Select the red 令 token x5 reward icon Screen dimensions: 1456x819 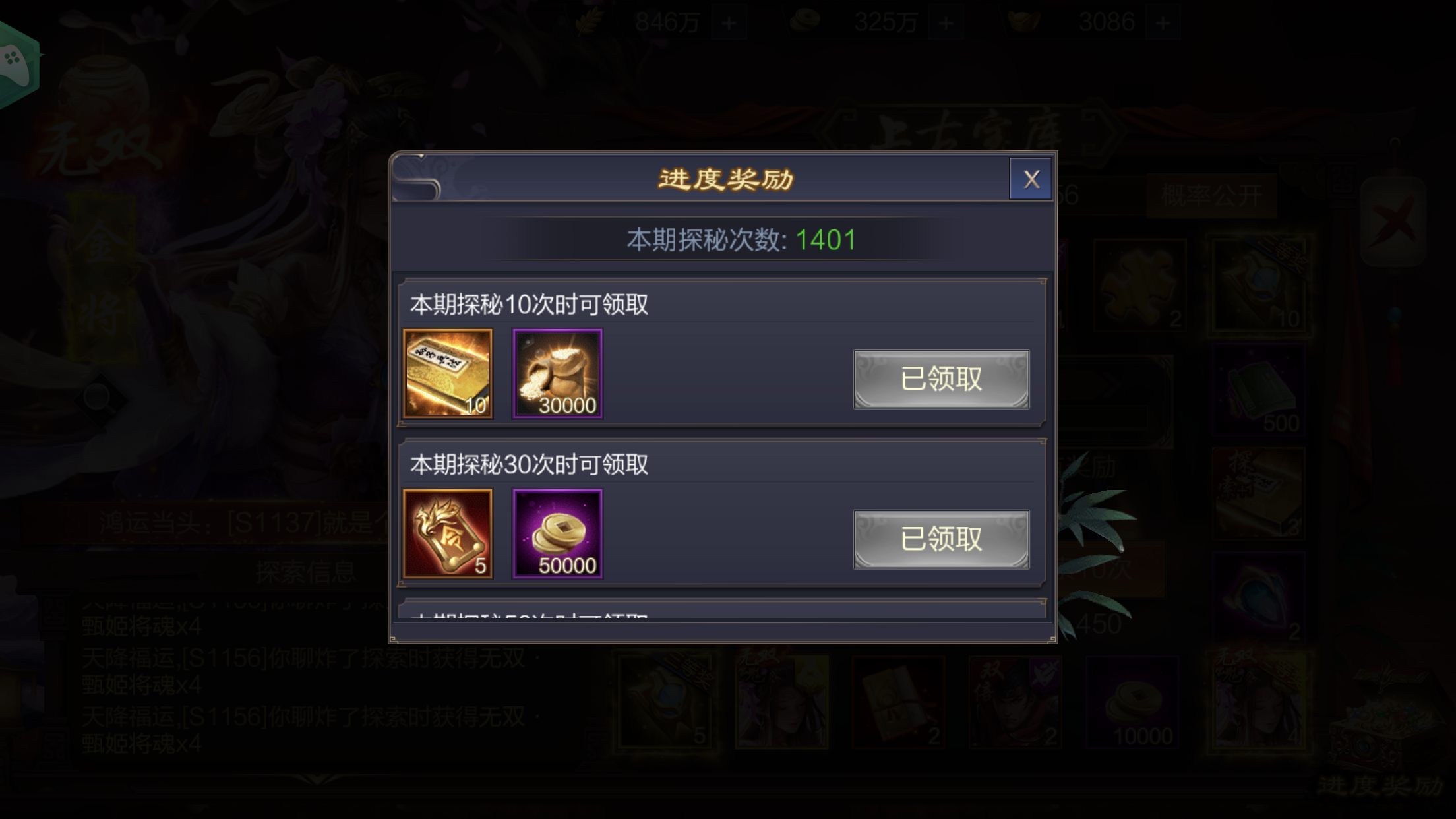click(448, 533)
